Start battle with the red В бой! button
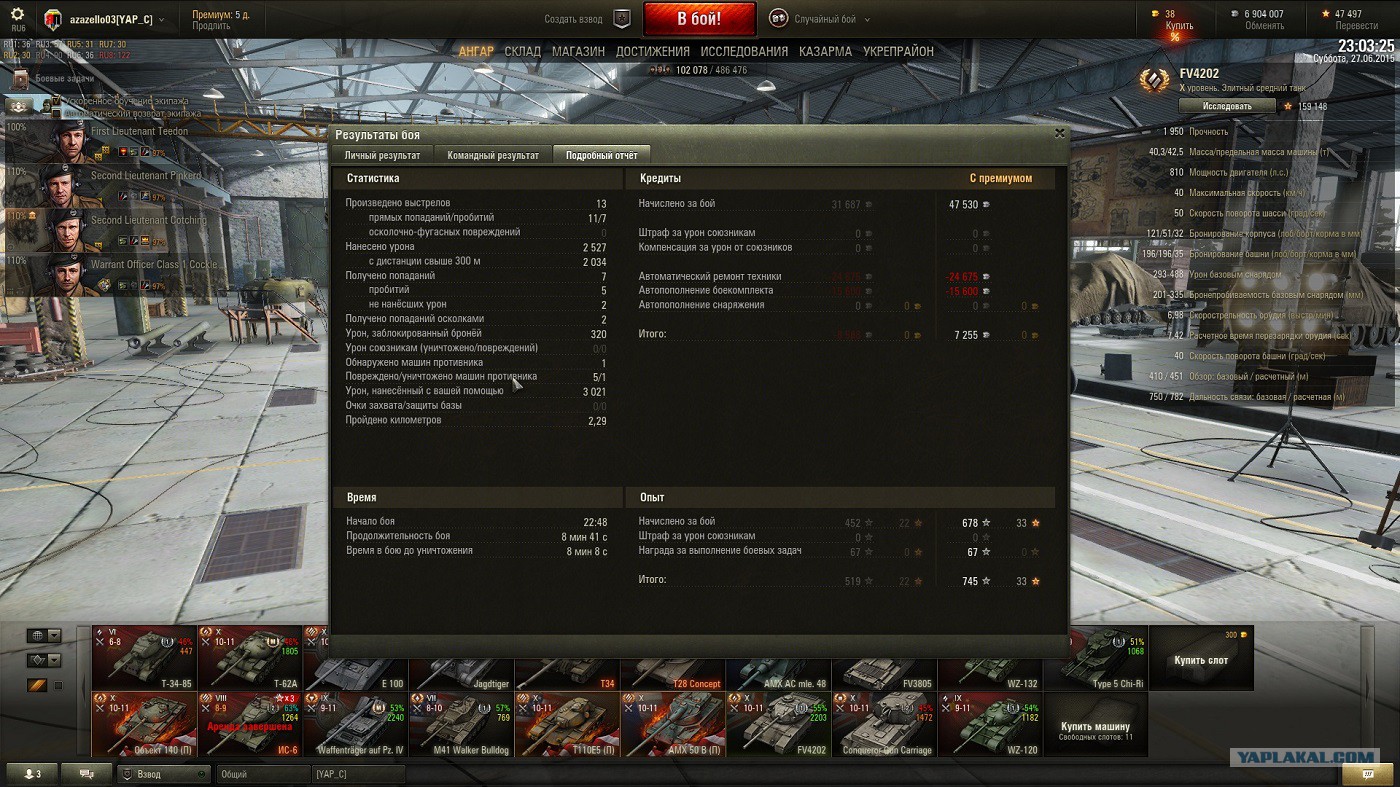This screenshot has height=787, width=1400. pyautogui.click(x=698, y=19)
